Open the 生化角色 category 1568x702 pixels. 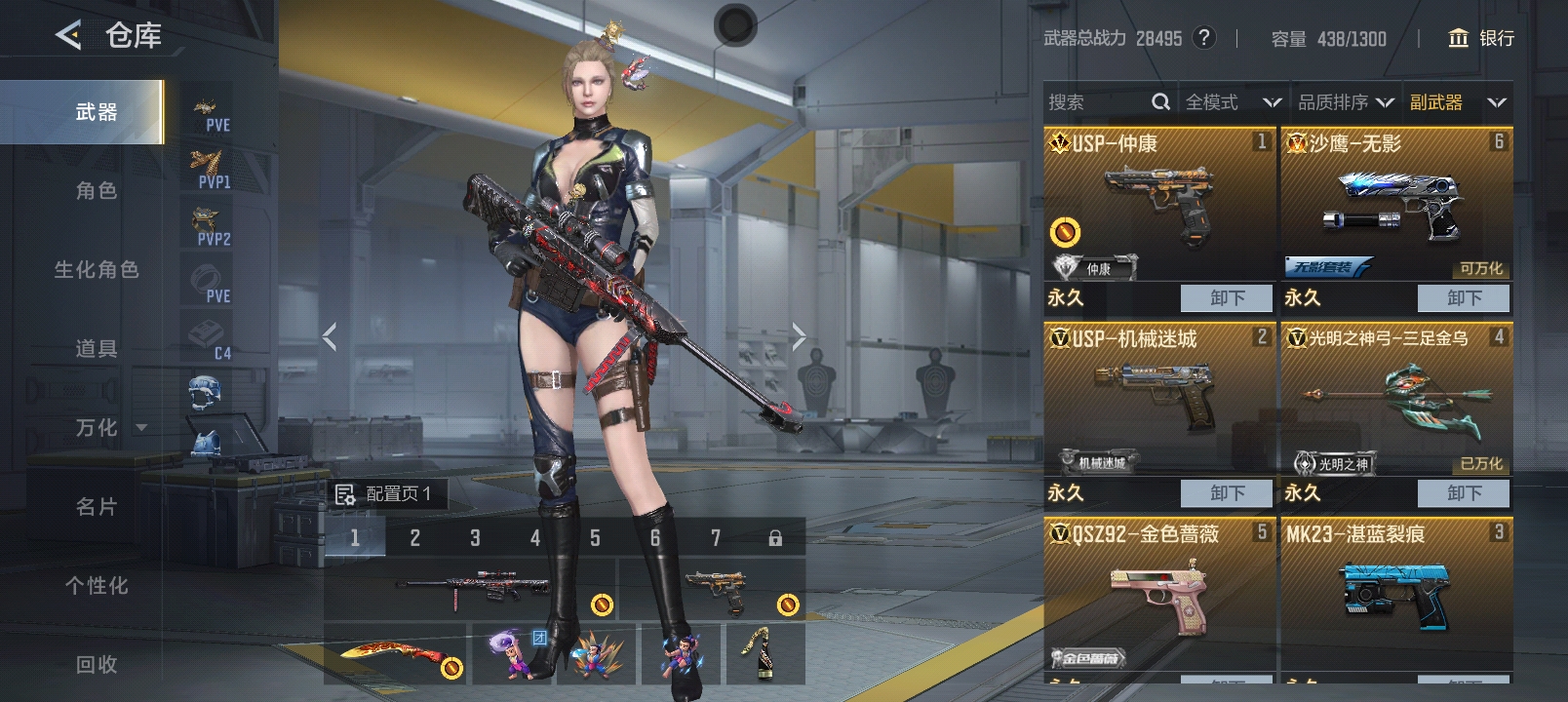pos(96,270)
